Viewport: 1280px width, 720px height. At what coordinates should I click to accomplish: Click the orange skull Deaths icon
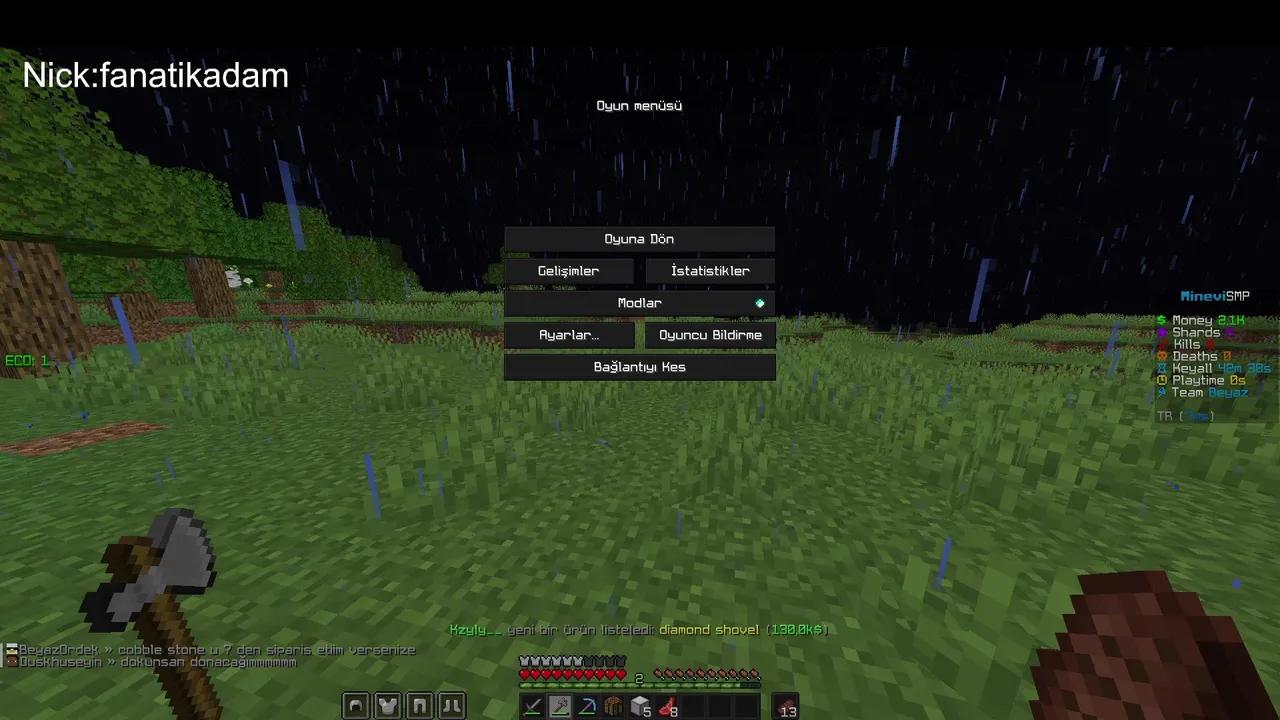point(1162,356)
